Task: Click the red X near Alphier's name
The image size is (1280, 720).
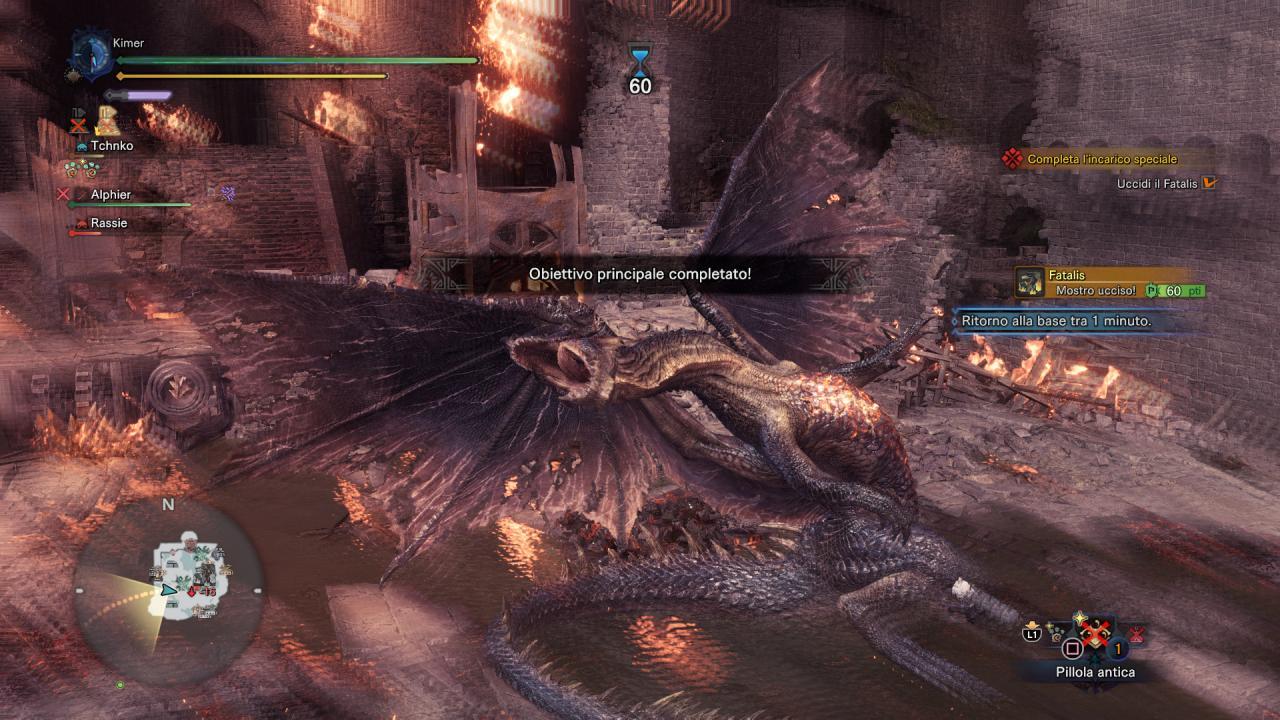Action: point(62,193)
